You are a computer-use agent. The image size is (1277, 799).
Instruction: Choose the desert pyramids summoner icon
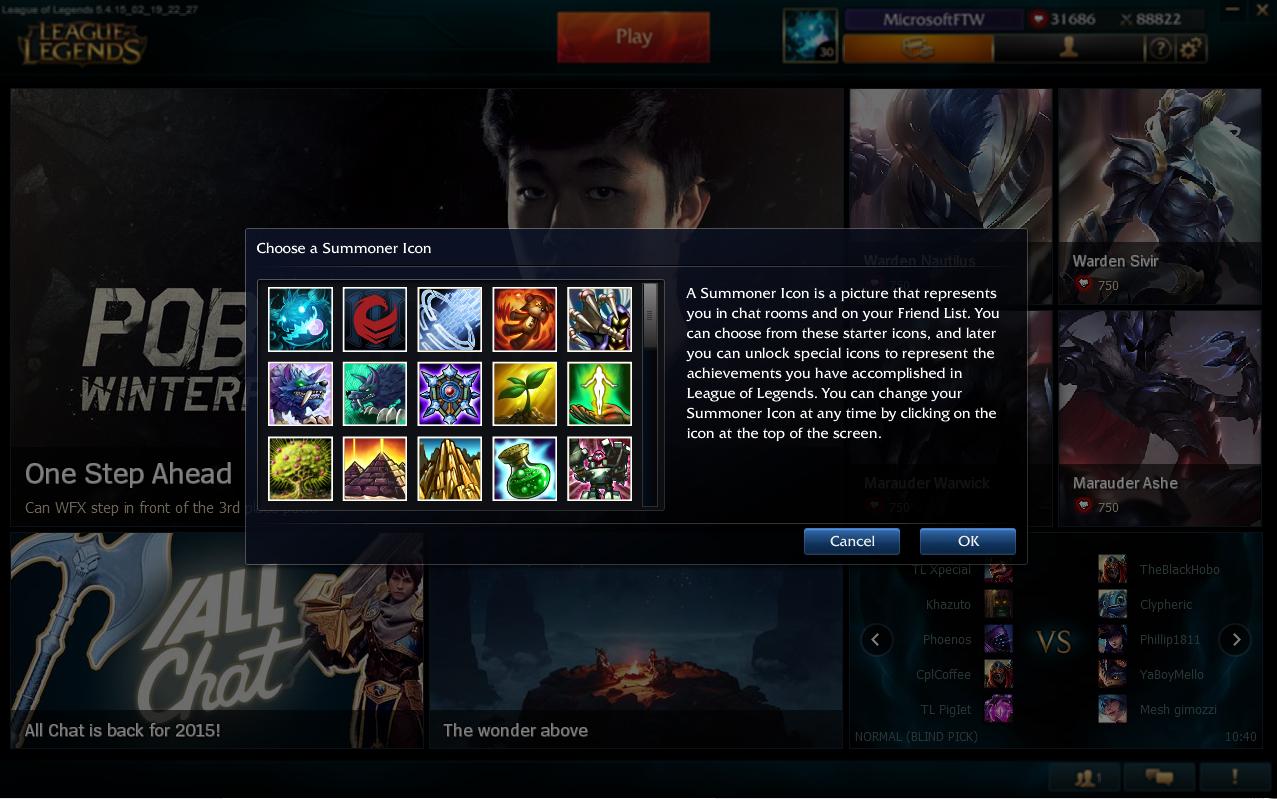[375, 469]
